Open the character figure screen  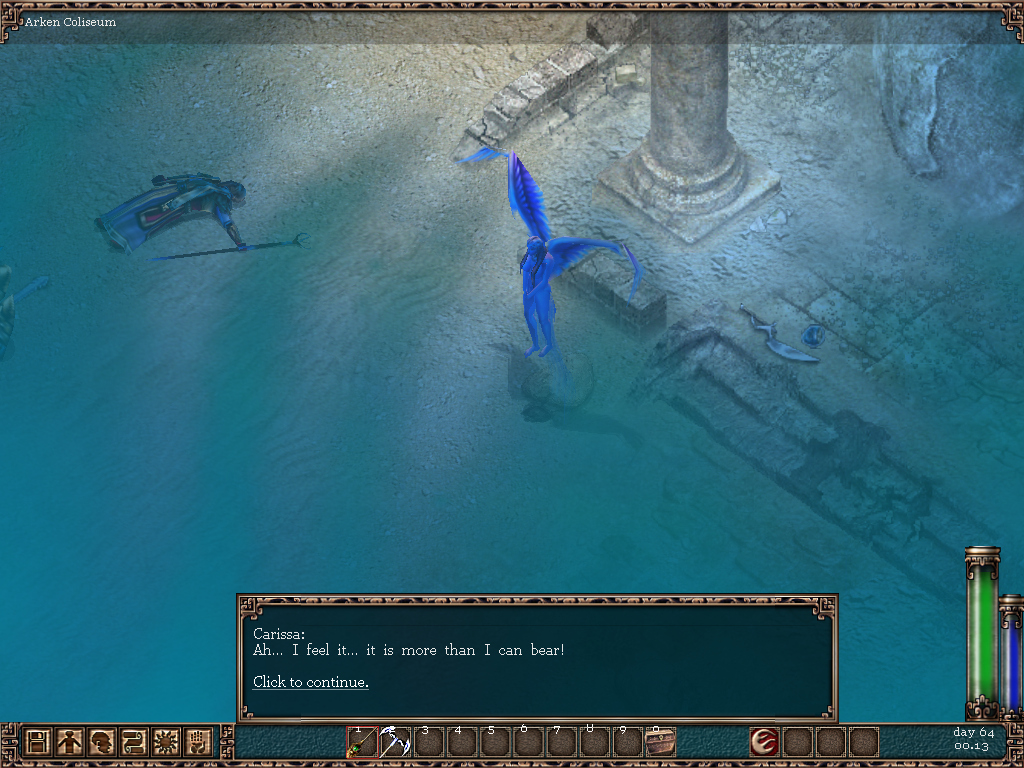[x=69, y=742]
